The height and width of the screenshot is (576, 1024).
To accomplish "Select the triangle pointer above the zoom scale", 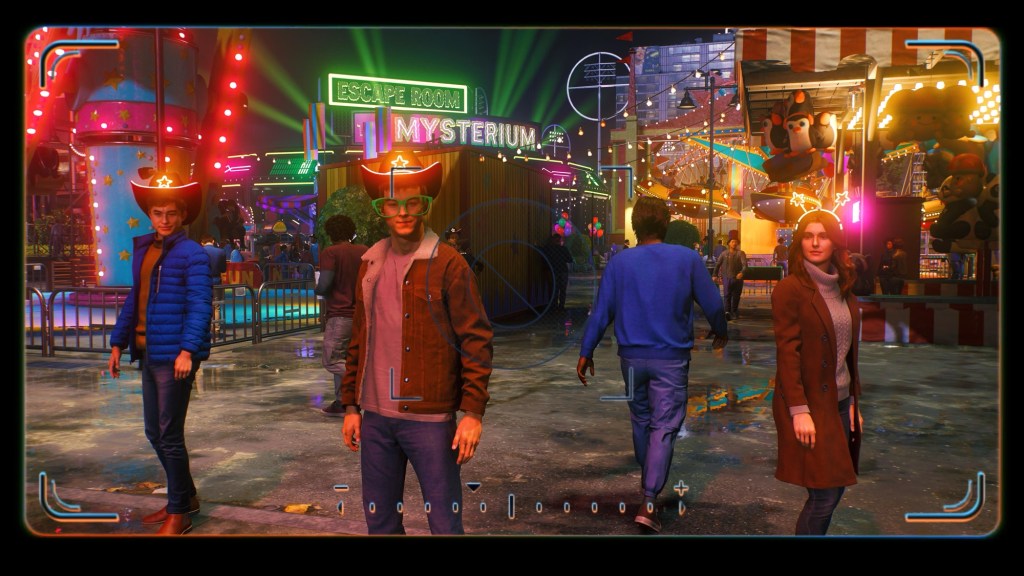I will click(x=474, y=487).
